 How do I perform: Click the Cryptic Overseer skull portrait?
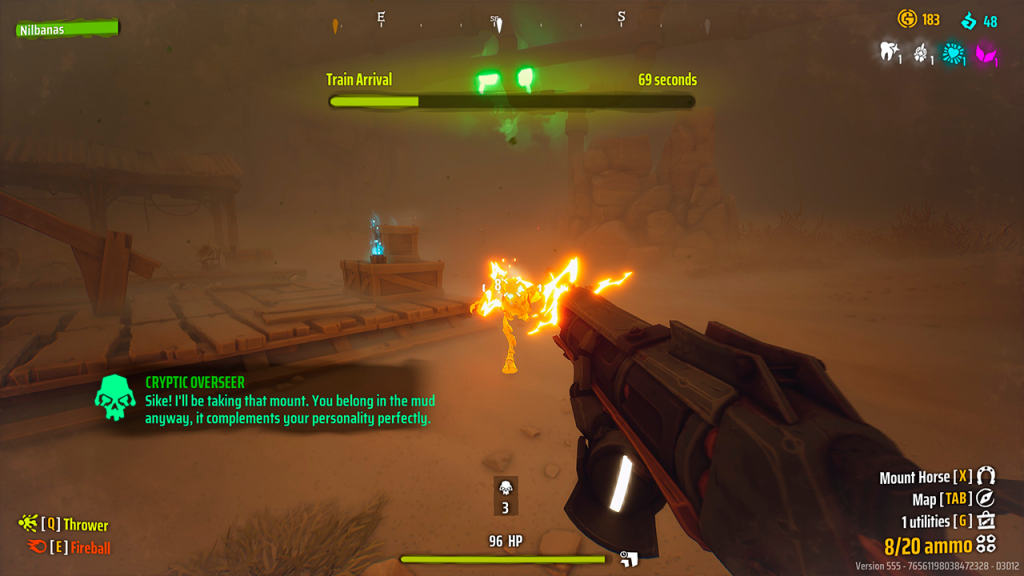coord(115,398)
